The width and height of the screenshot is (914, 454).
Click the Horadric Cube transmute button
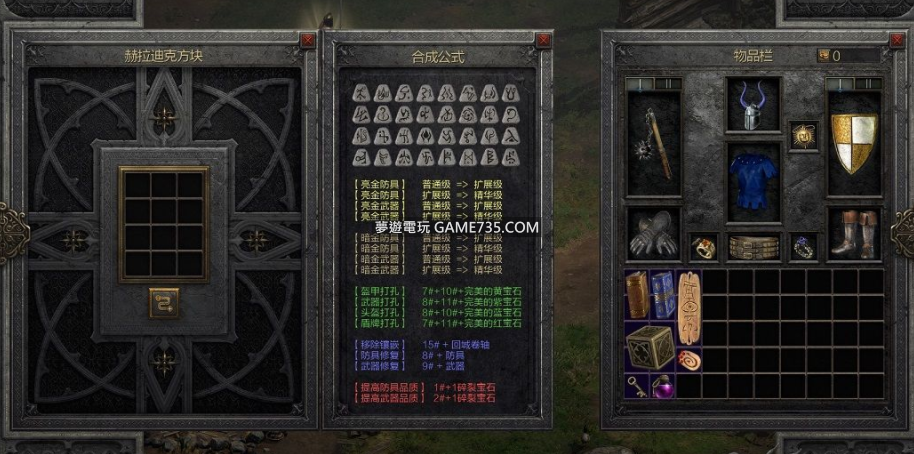pyautogui.click(x=164, y=302)
